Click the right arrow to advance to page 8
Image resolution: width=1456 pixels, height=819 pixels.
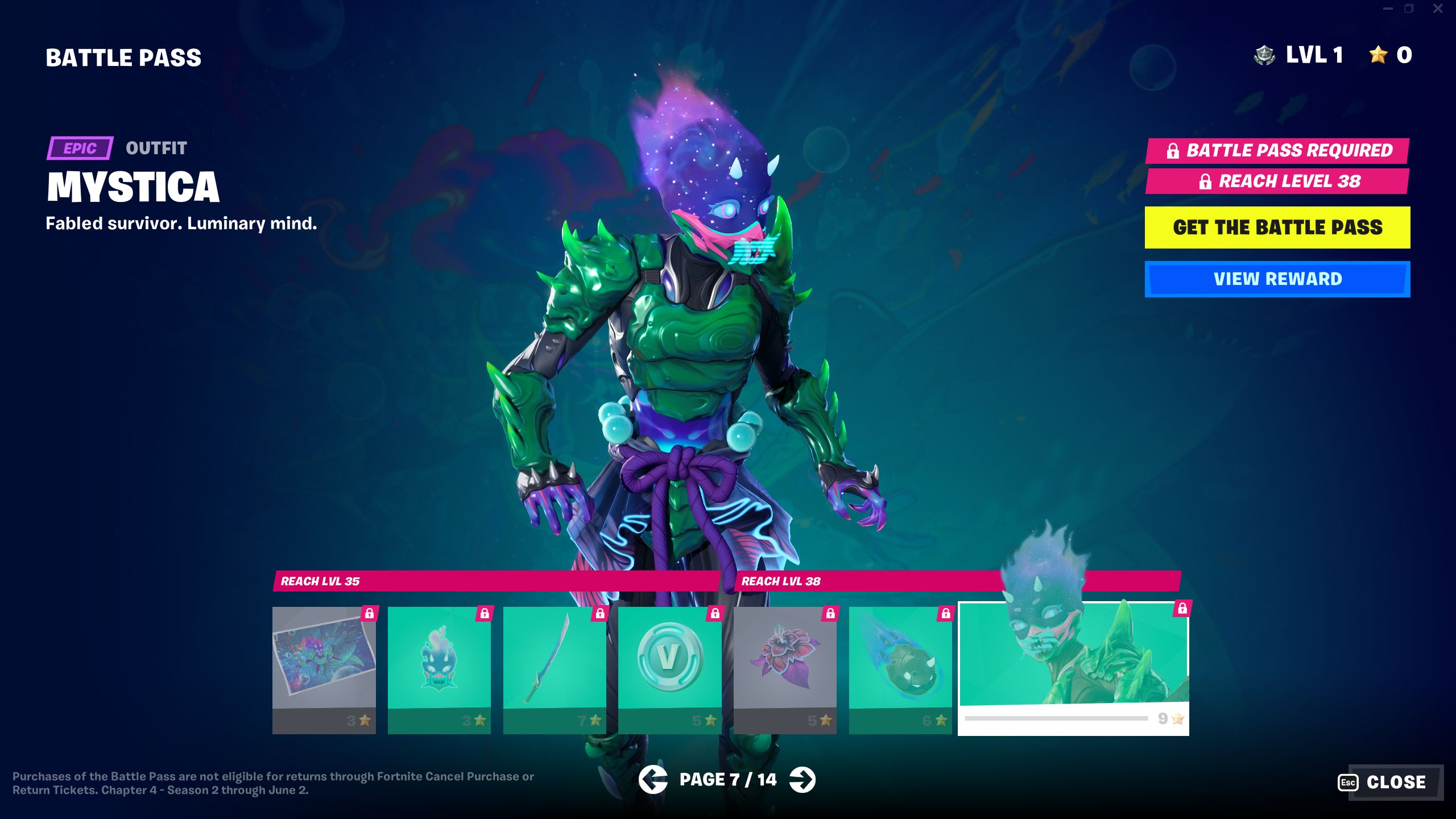(x=803, y=780)
